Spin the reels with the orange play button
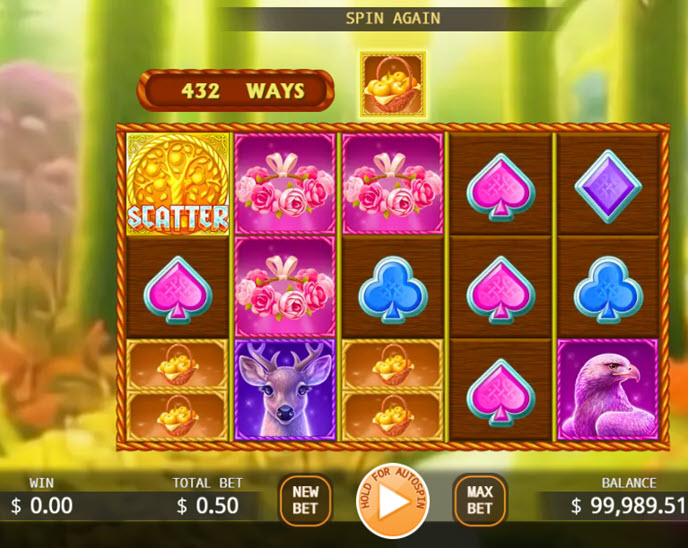The image size is (688, 548). click(x=392, y=502)
